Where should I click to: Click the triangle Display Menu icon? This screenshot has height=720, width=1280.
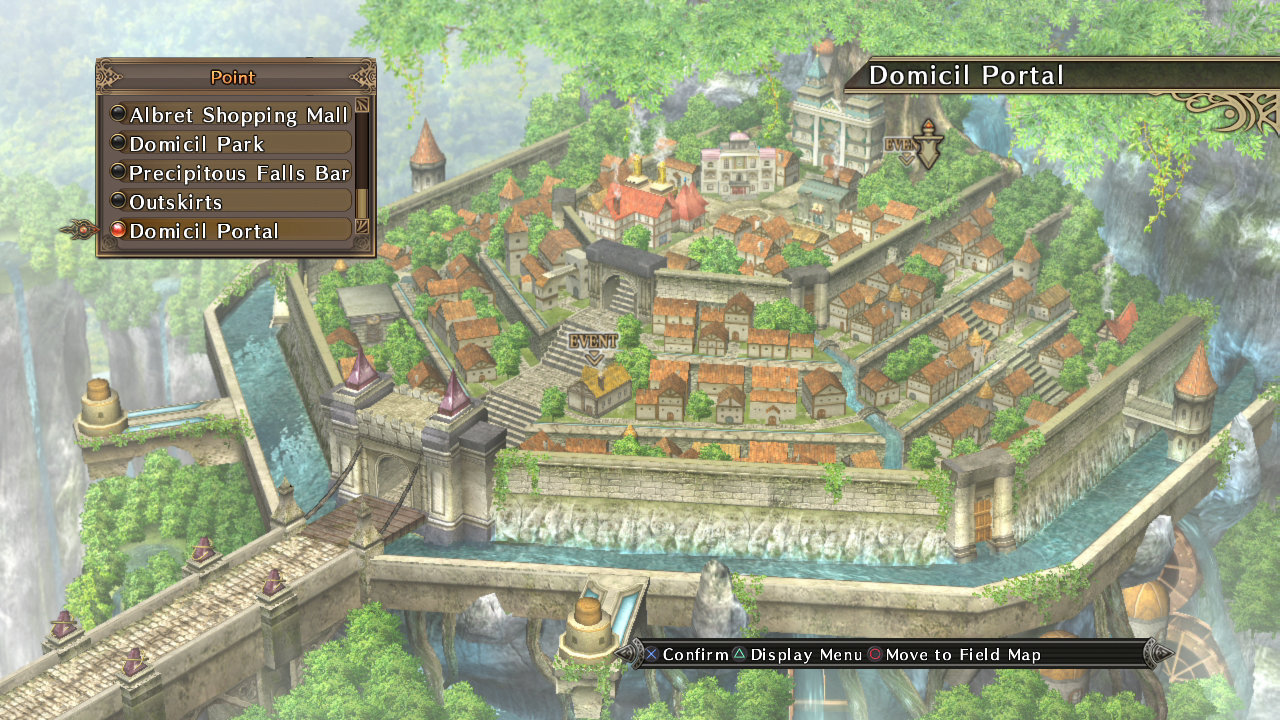coord(740,654)
